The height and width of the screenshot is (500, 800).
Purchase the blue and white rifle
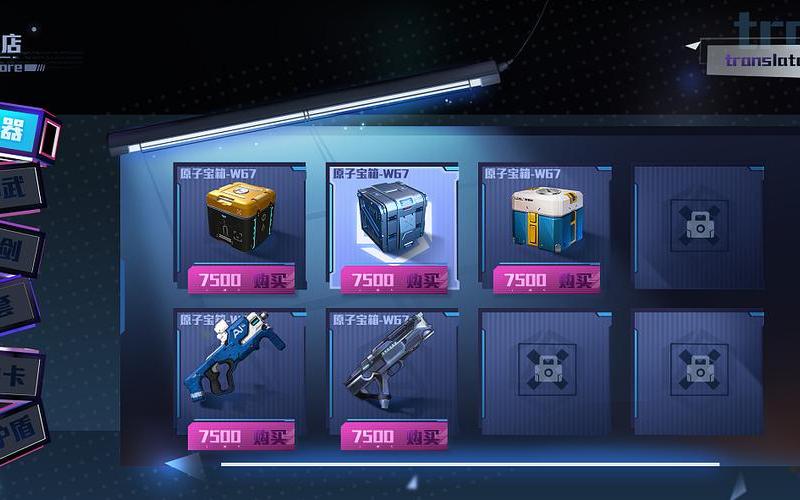[x=241, y=436]
